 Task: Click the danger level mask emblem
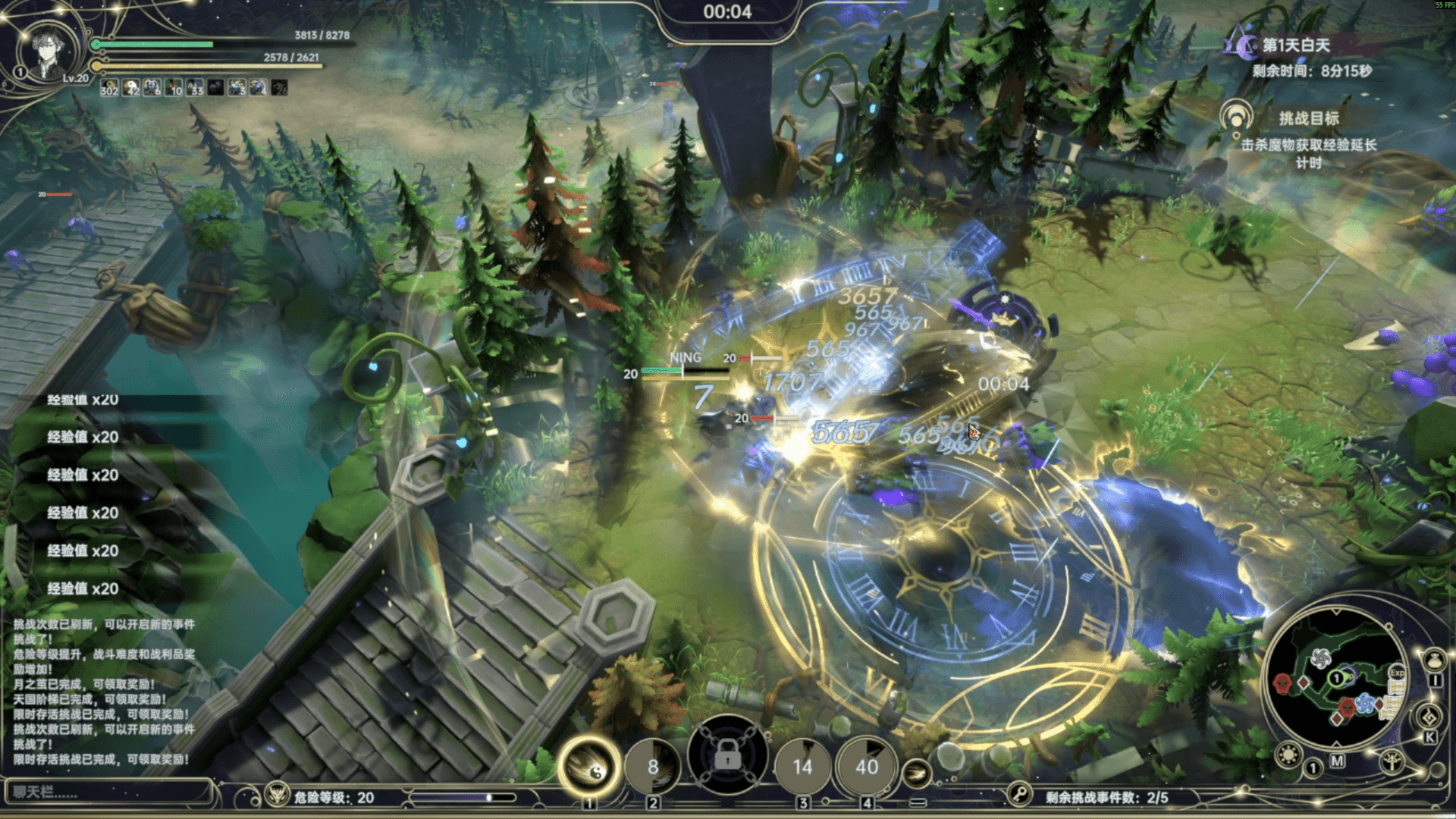[x=278, y=795]
